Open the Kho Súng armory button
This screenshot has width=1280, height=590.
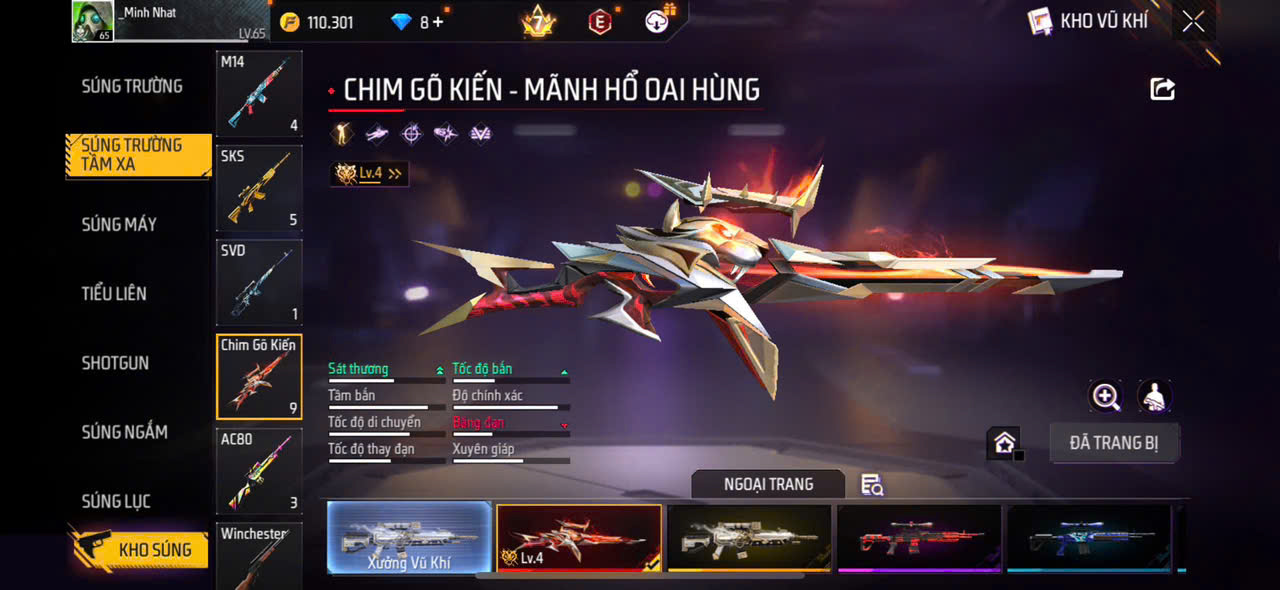139,549
